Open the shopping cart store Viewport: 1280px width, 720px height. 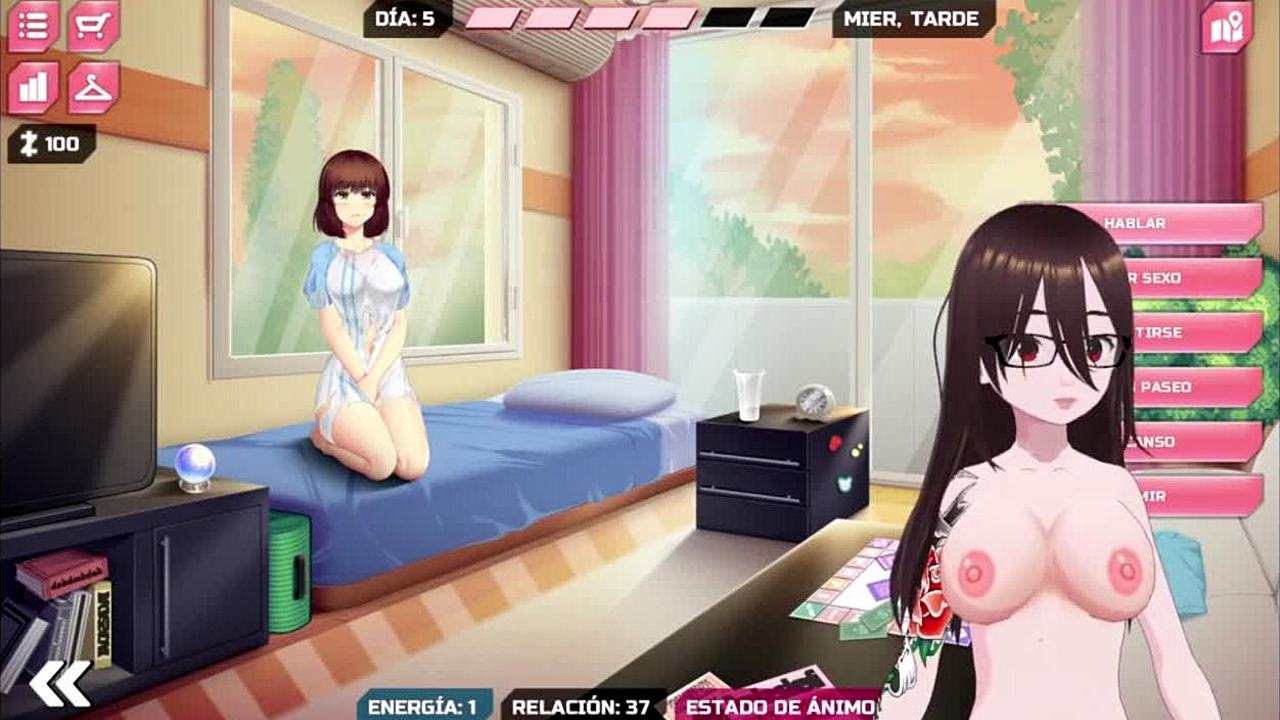click(94, 26)
